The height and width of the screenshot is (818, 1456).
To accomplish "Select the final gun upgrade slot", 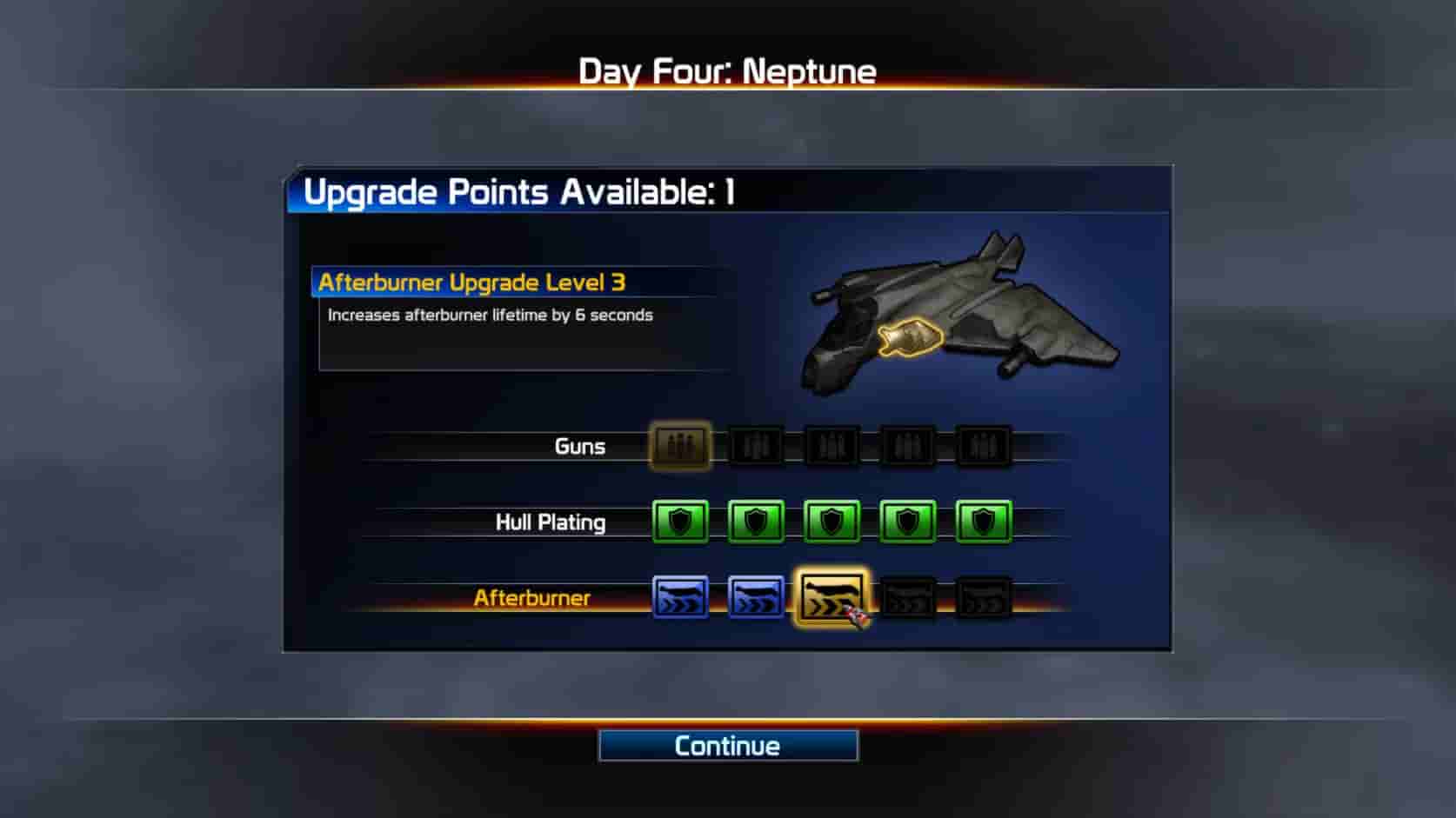I will (x=983, y=446).
